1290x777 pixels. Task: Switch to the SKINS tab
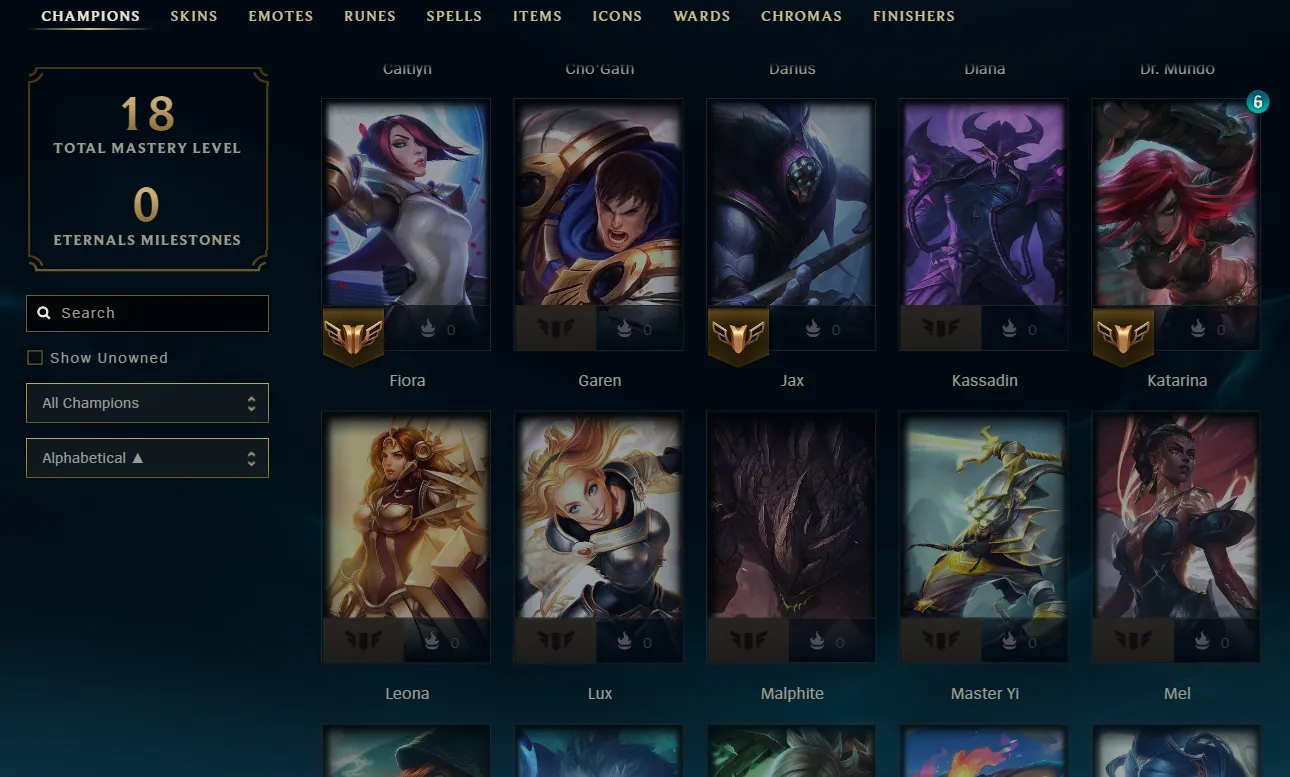point(193,16)
